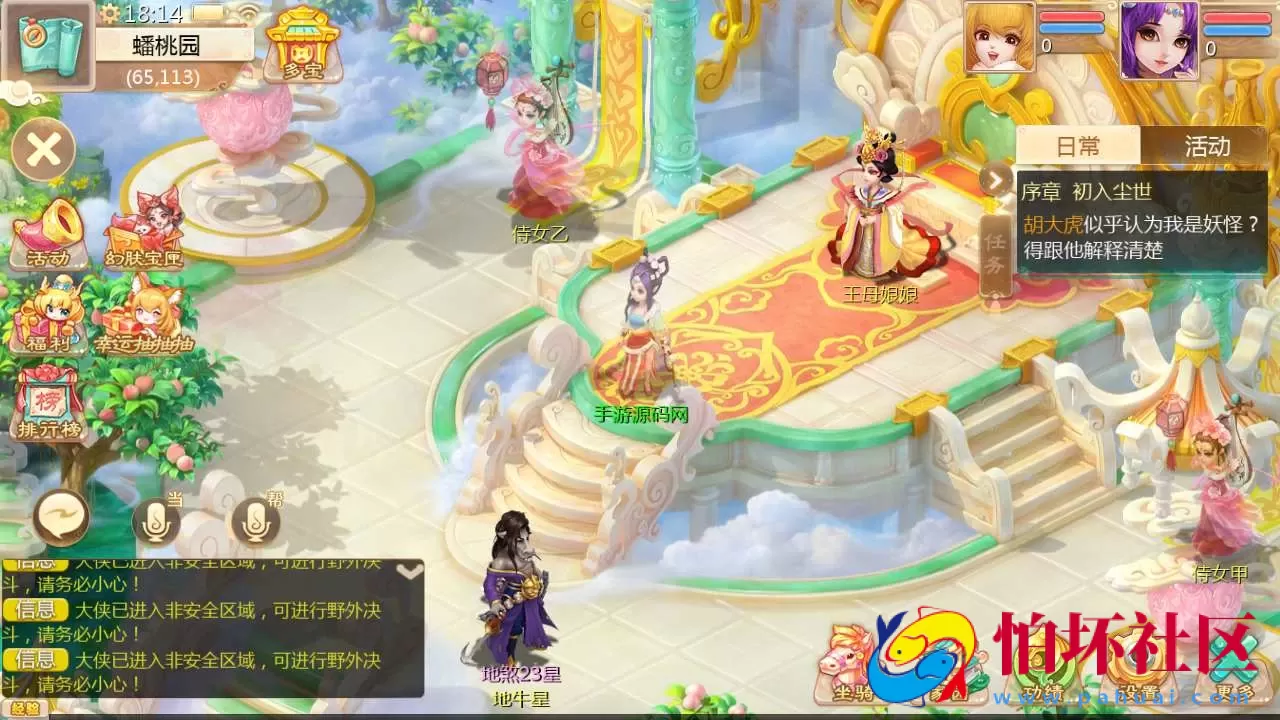
Task: Switch to the 活动 quest tab
Action: point(1207,147)
